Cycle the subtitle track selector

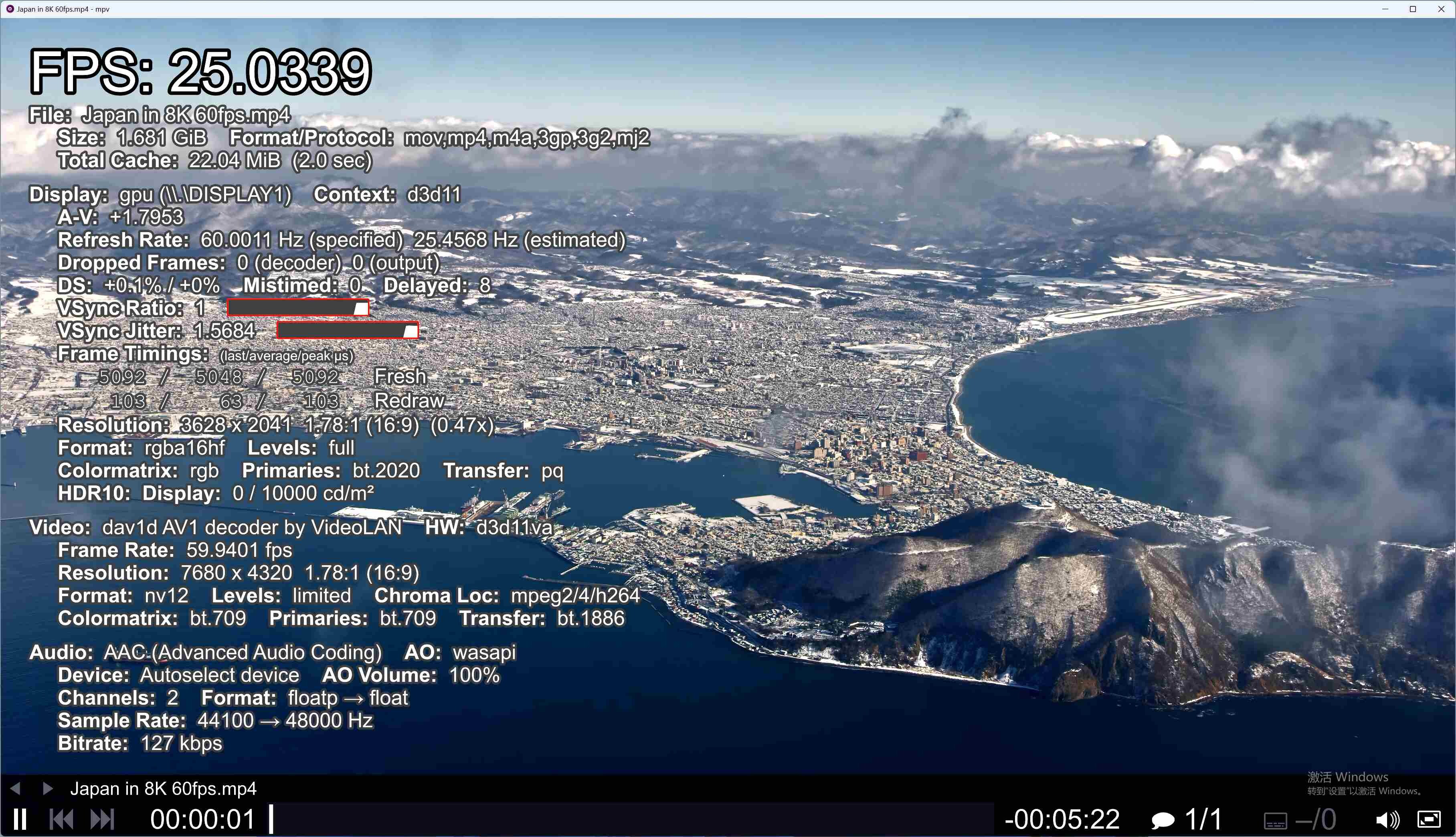click(1300, 819)
